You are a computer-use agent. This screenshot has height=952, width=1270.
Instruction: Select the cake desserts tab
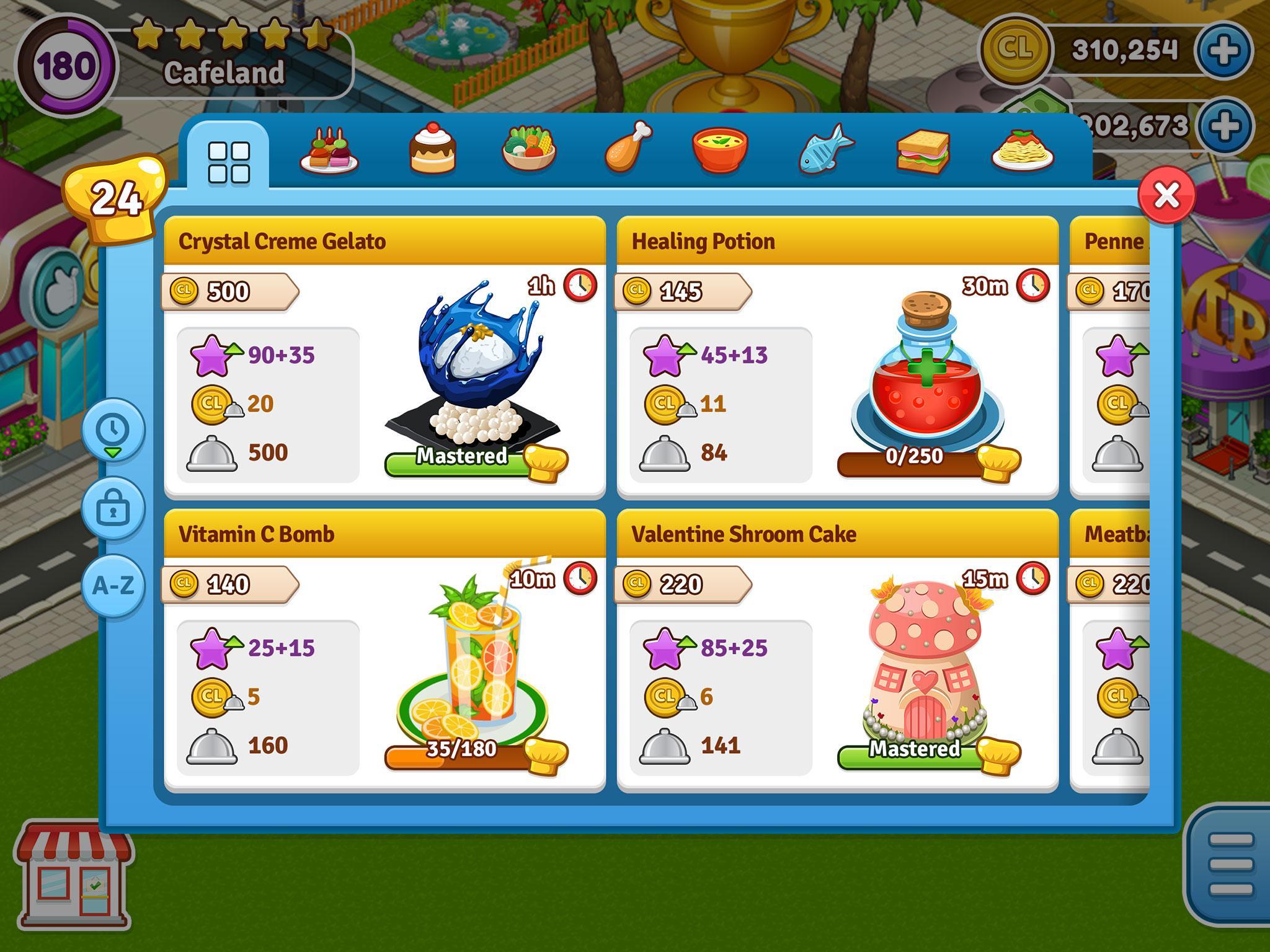432,149
